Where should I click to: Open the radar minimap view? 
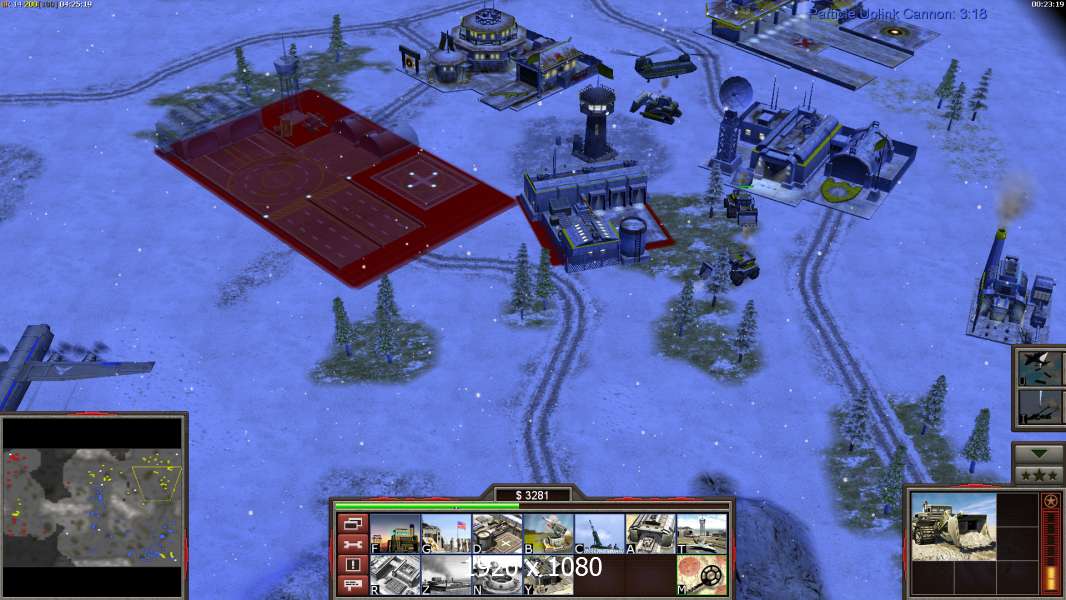(x=93, y=505)
